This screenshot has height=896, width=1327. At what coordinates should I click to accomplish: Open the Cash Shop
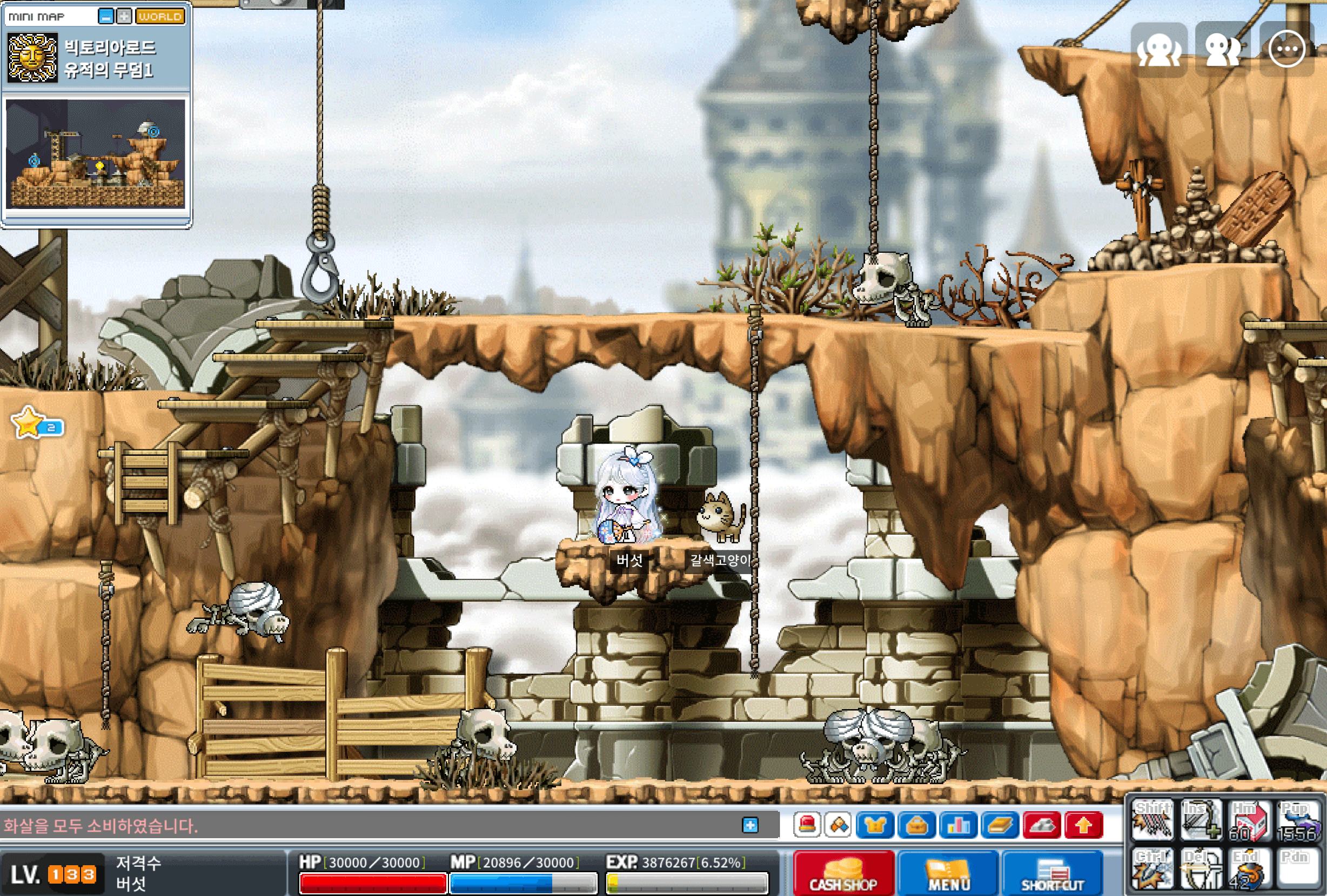(843, 874)
